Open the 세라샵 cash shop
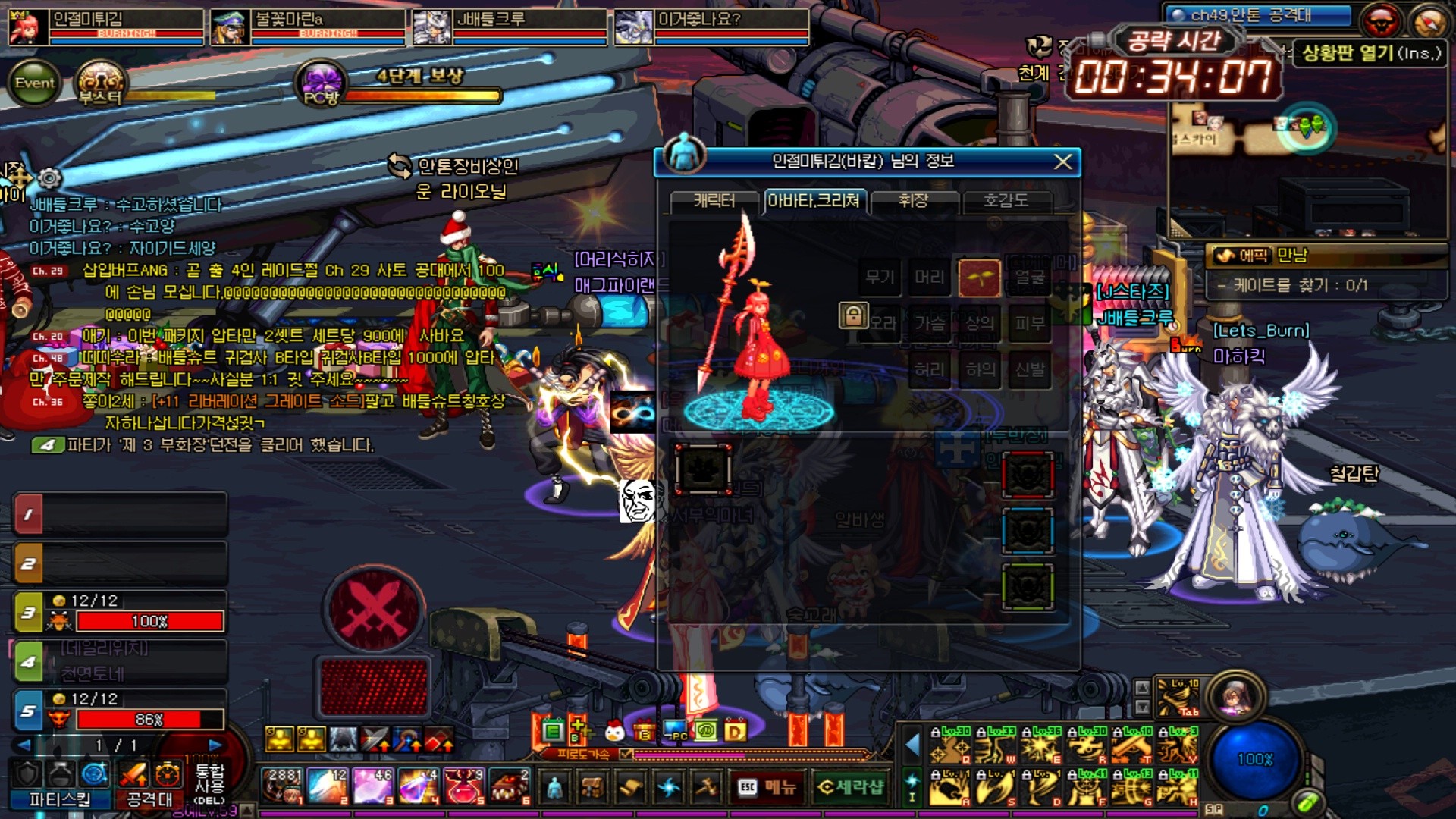 tap(851, 787)
